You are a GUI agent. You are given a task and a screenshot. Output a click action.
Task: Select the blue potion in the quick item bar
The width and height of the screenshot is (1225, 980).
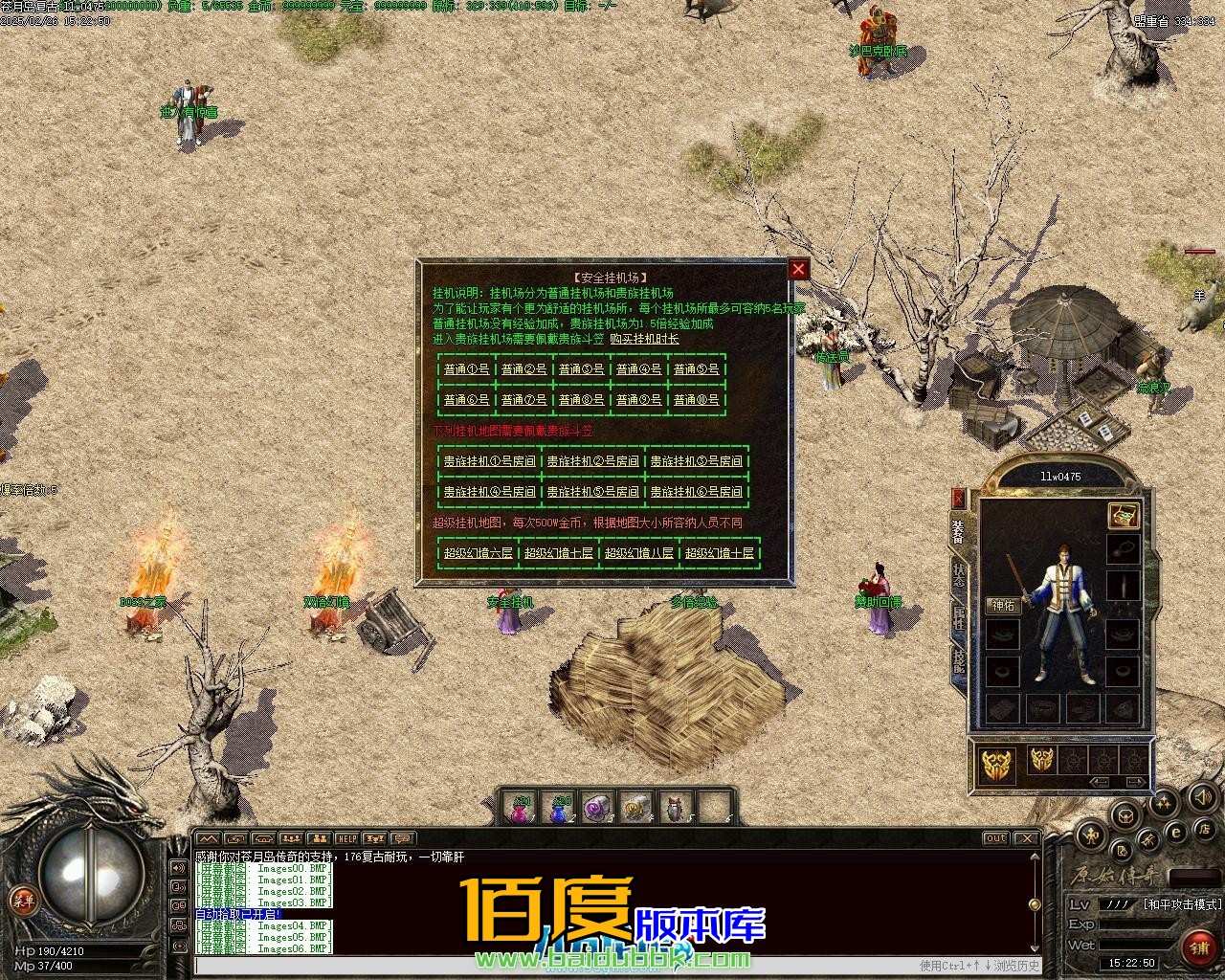560,811
